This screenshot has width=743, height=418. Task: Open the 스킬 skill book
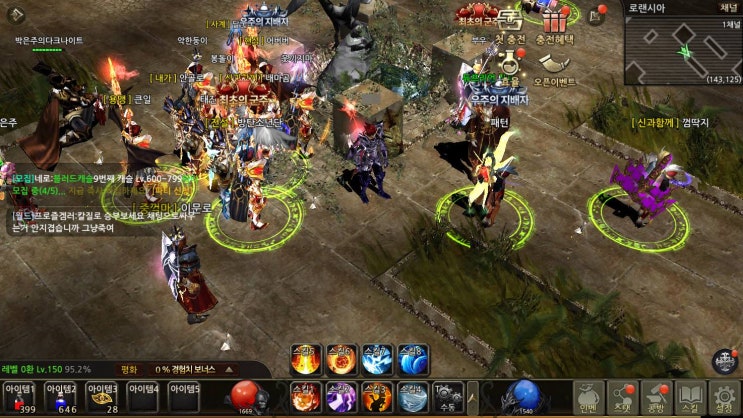point(690,398)
